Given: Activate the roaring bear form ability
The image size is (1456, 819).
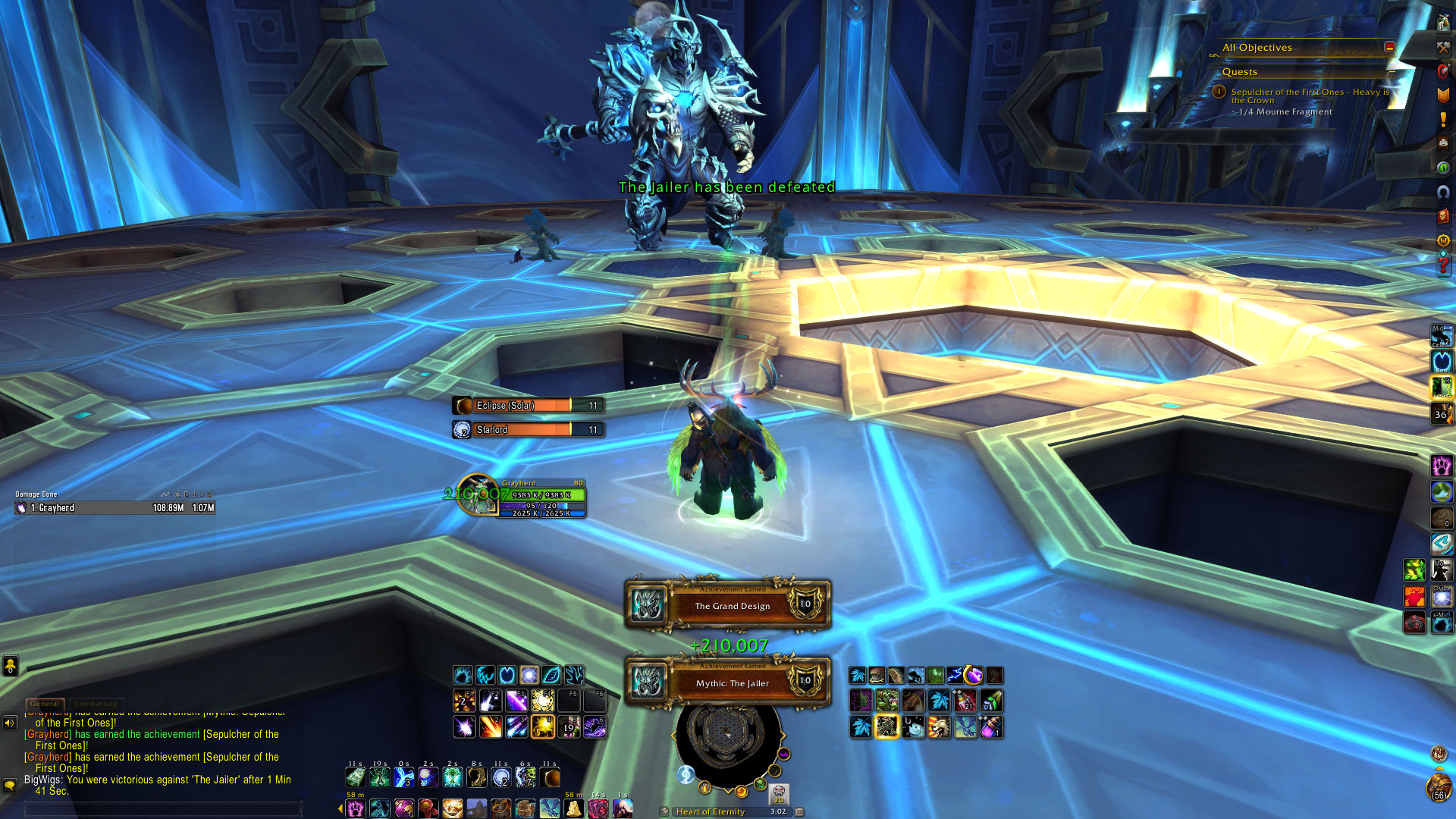Looking at the screenshot, I should point(939,727).
